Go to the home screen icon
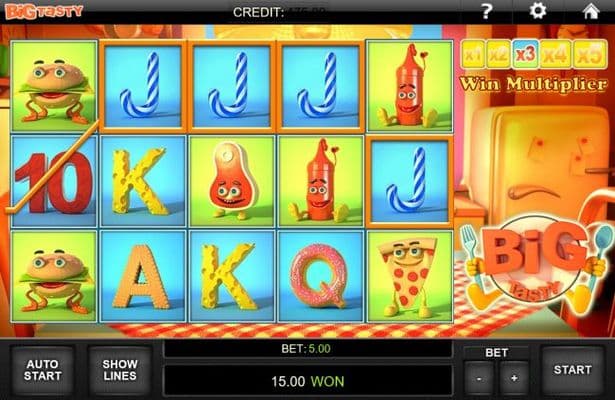615x400 pixels. pos(588,11)
